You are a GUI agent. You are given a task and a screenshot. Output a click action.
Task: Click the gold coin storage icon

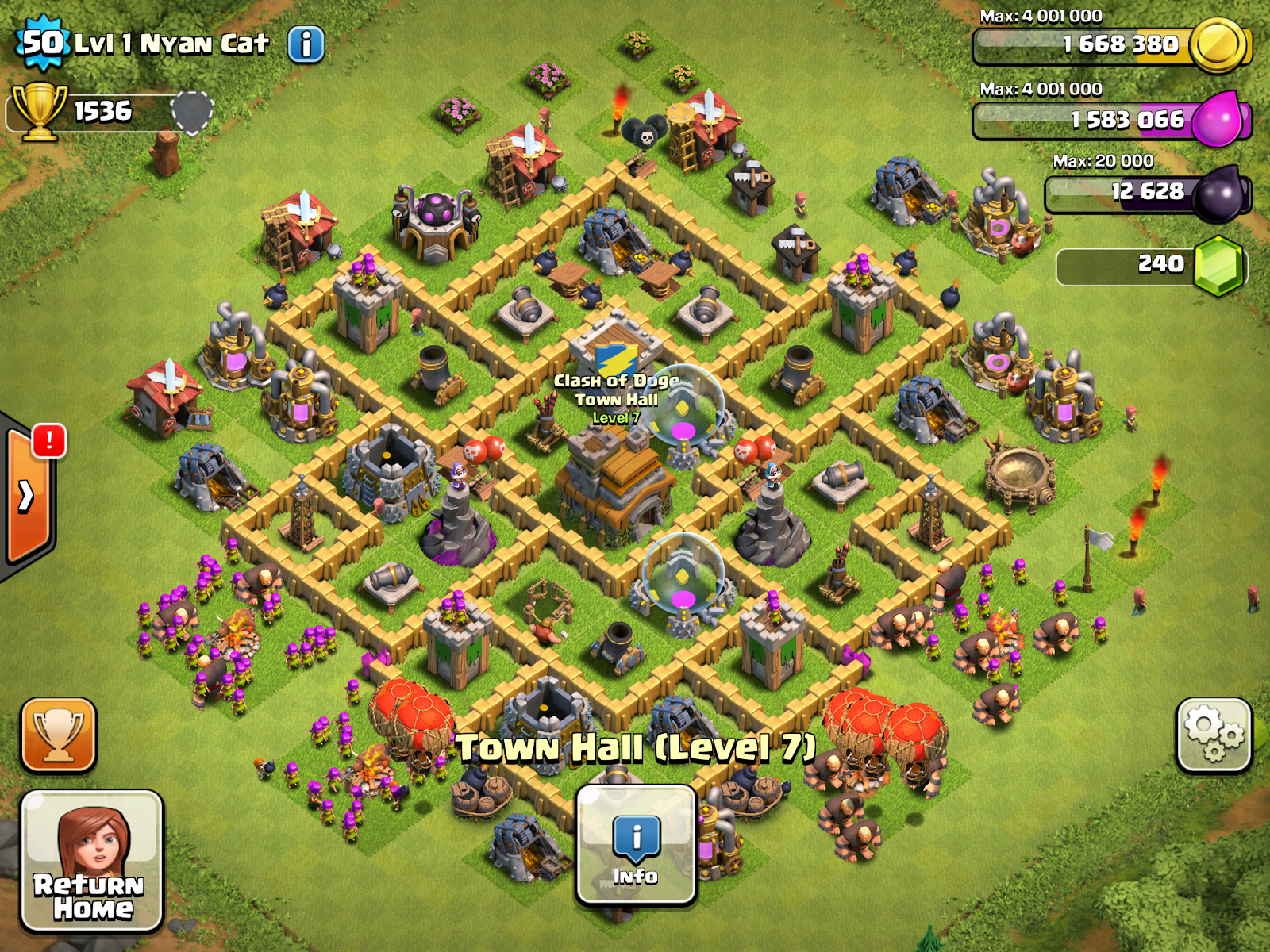pos(1216,44)
